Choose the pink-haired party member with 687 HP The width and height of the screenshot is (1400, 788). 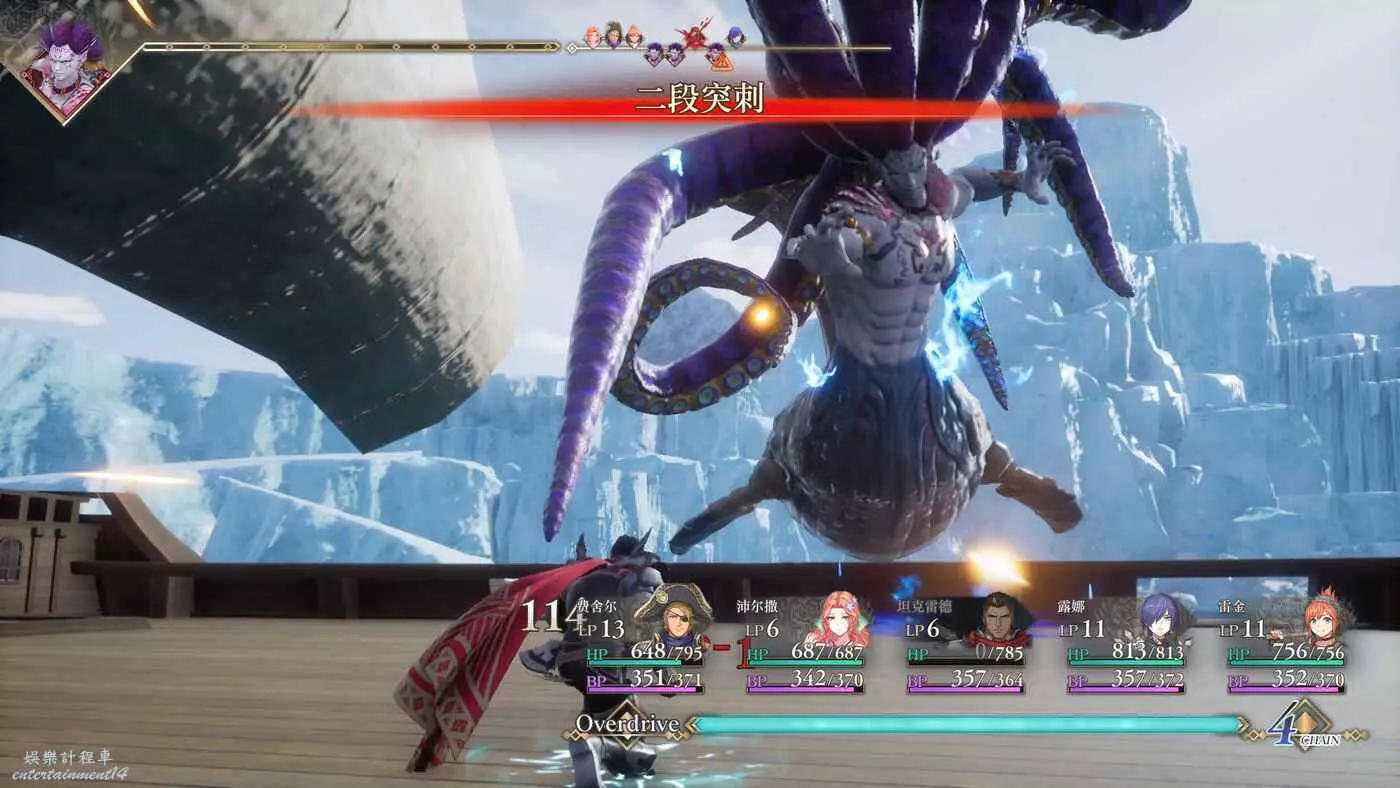[x=836, y=618]
